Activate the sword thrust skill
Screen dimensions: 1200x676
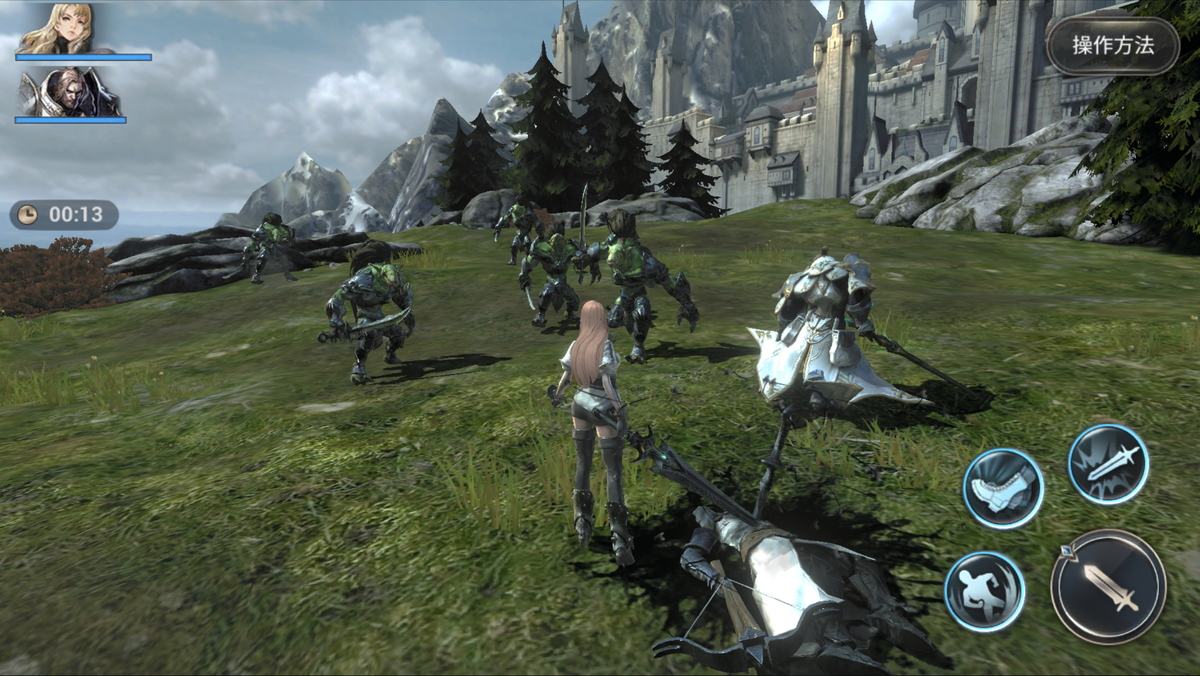[1108, 464]
